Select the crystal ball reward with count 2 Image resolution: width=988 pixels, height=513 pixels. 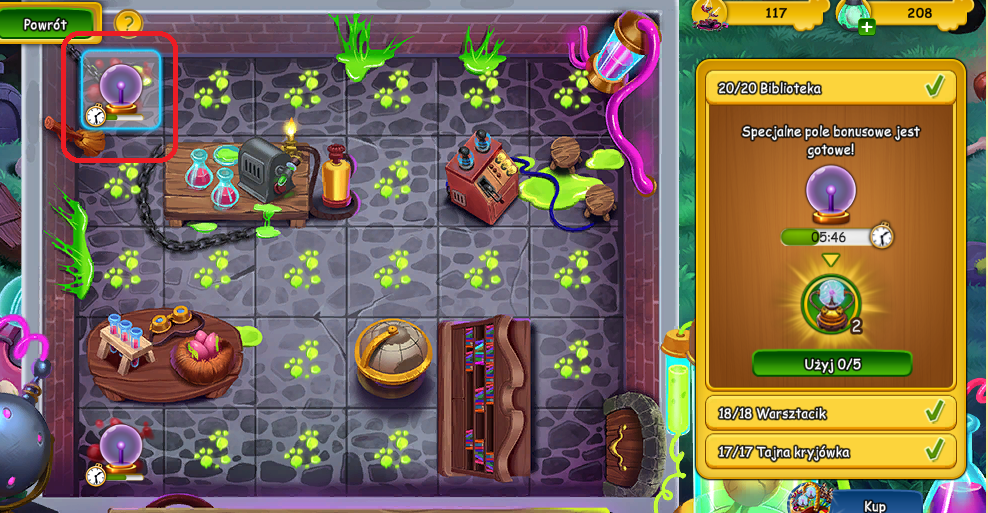[831, 303]
